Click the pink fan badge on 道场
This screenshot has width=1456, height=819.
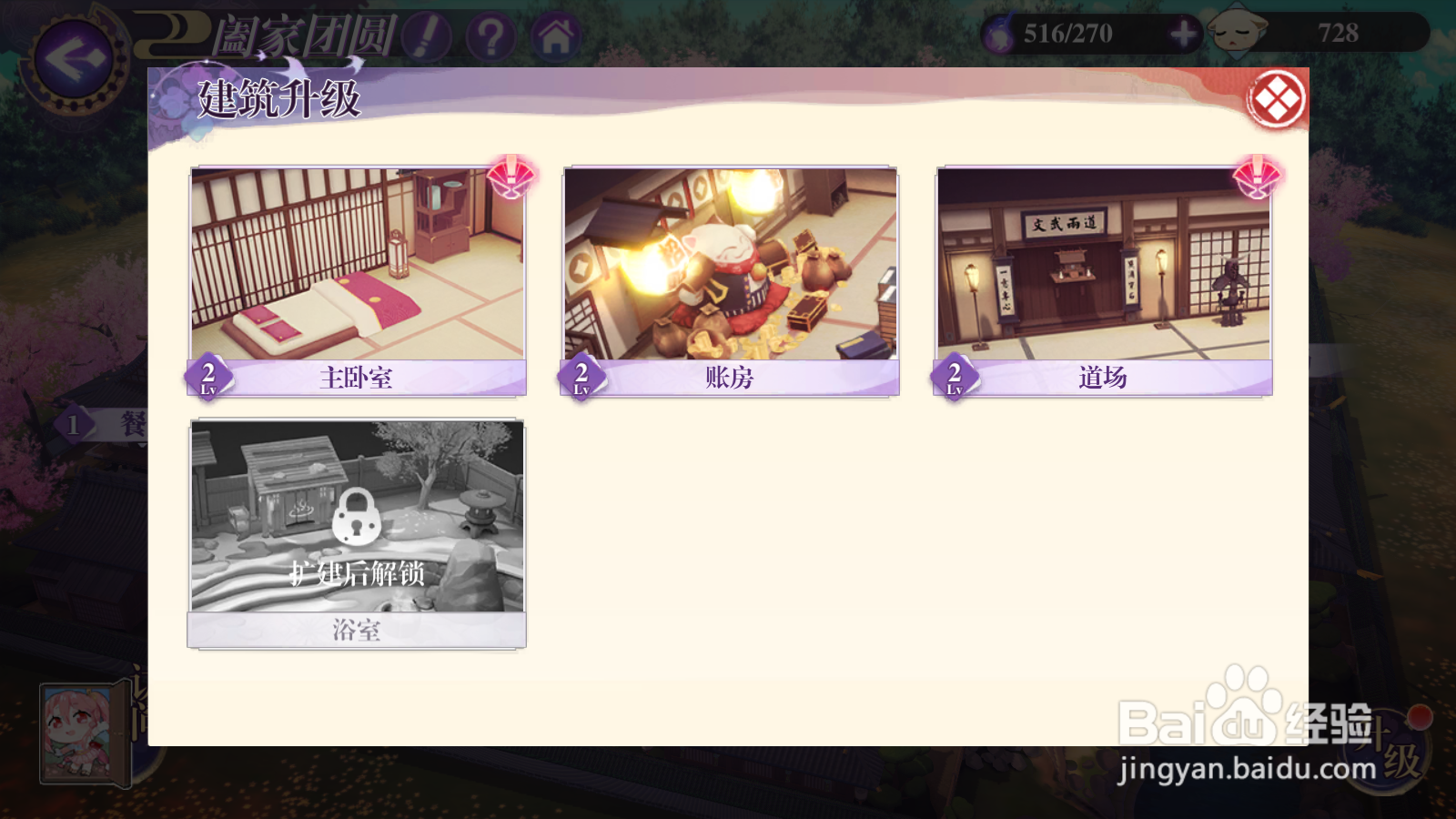click(x=1259, y=177)
